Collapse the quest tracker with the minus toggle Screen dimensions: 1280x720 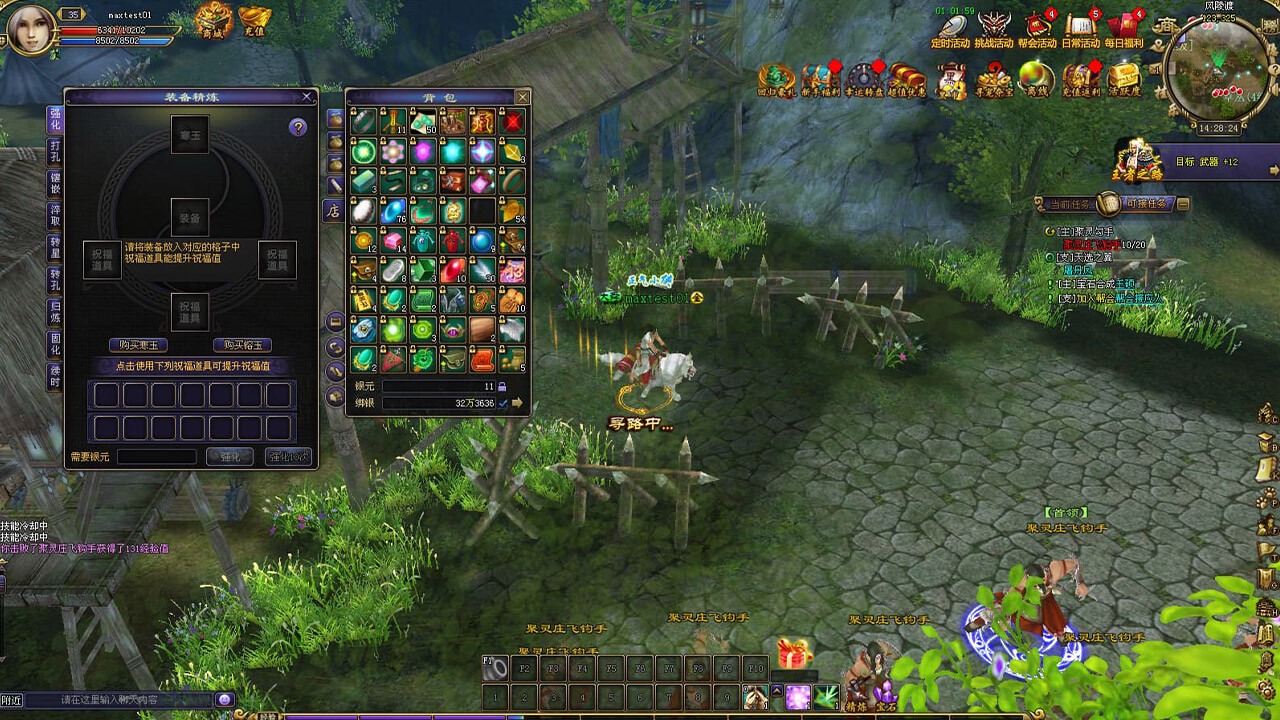[1183, 204]
